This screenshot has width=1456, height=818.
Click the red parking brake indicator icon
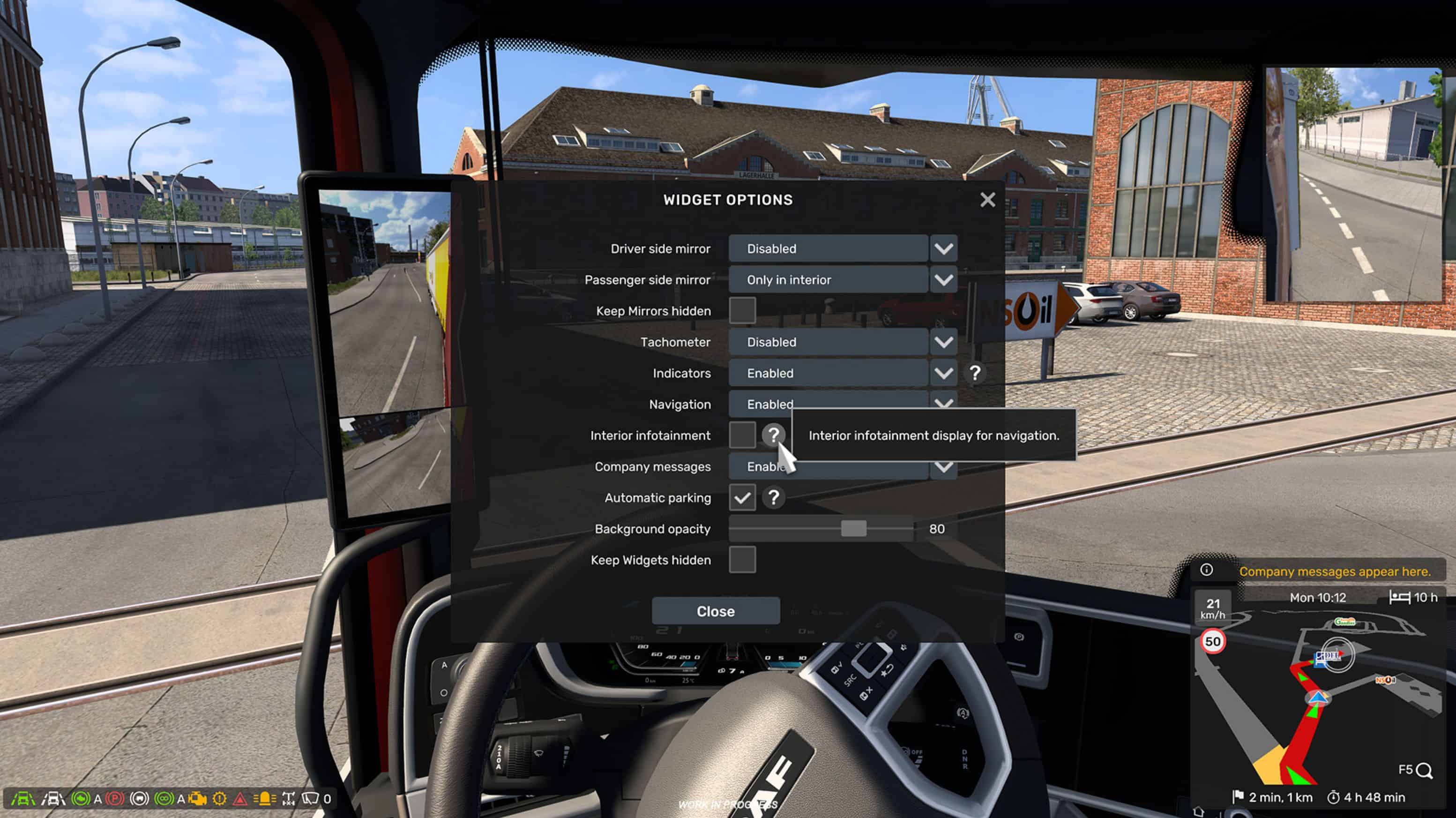[x=115, y=799]
